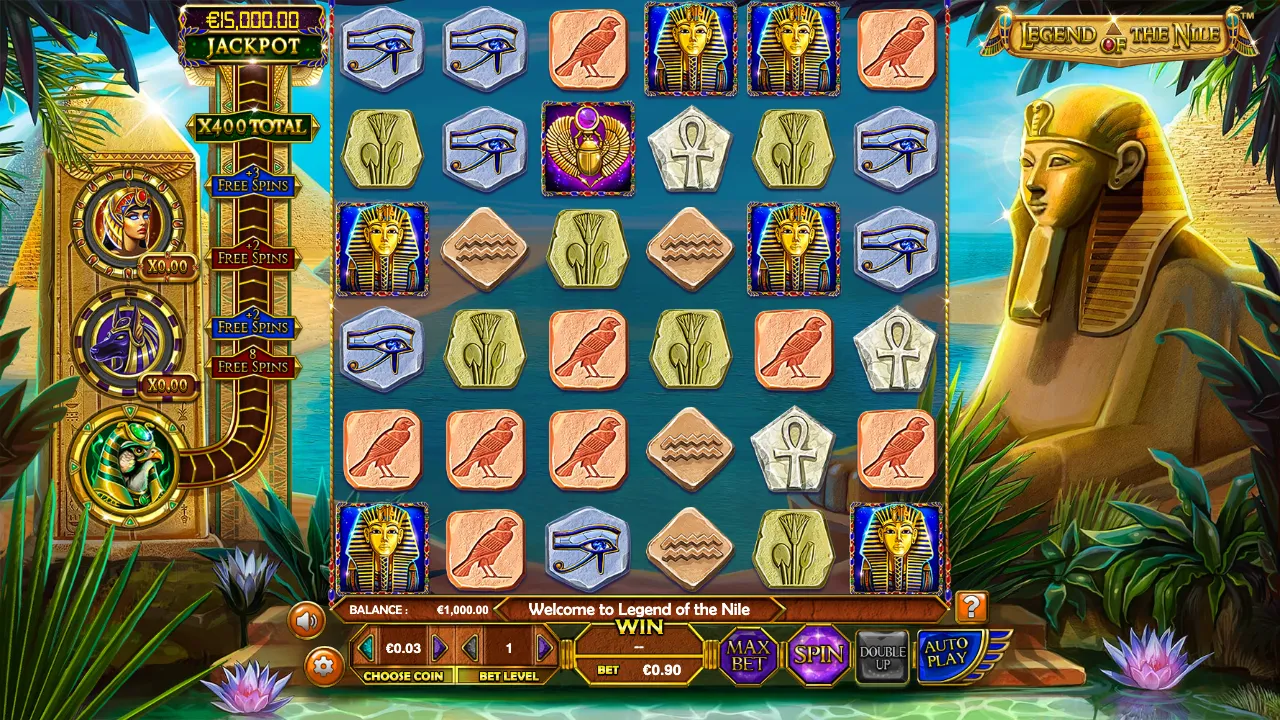Click the Legend of the Nile logo
Viewport: 1280px width, 720px height.
[1118, 35]
